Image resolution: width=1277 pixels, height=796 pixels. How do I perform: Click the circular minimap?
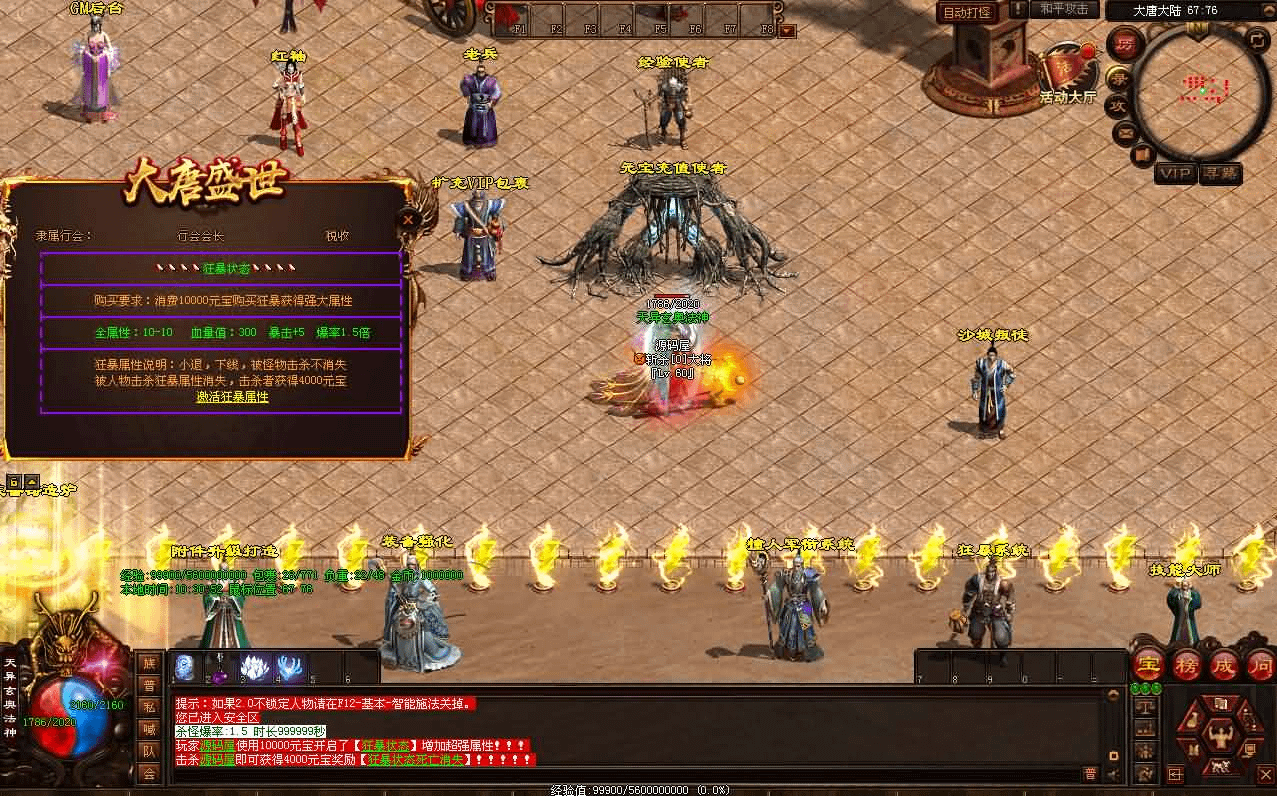pos(1202,94)
